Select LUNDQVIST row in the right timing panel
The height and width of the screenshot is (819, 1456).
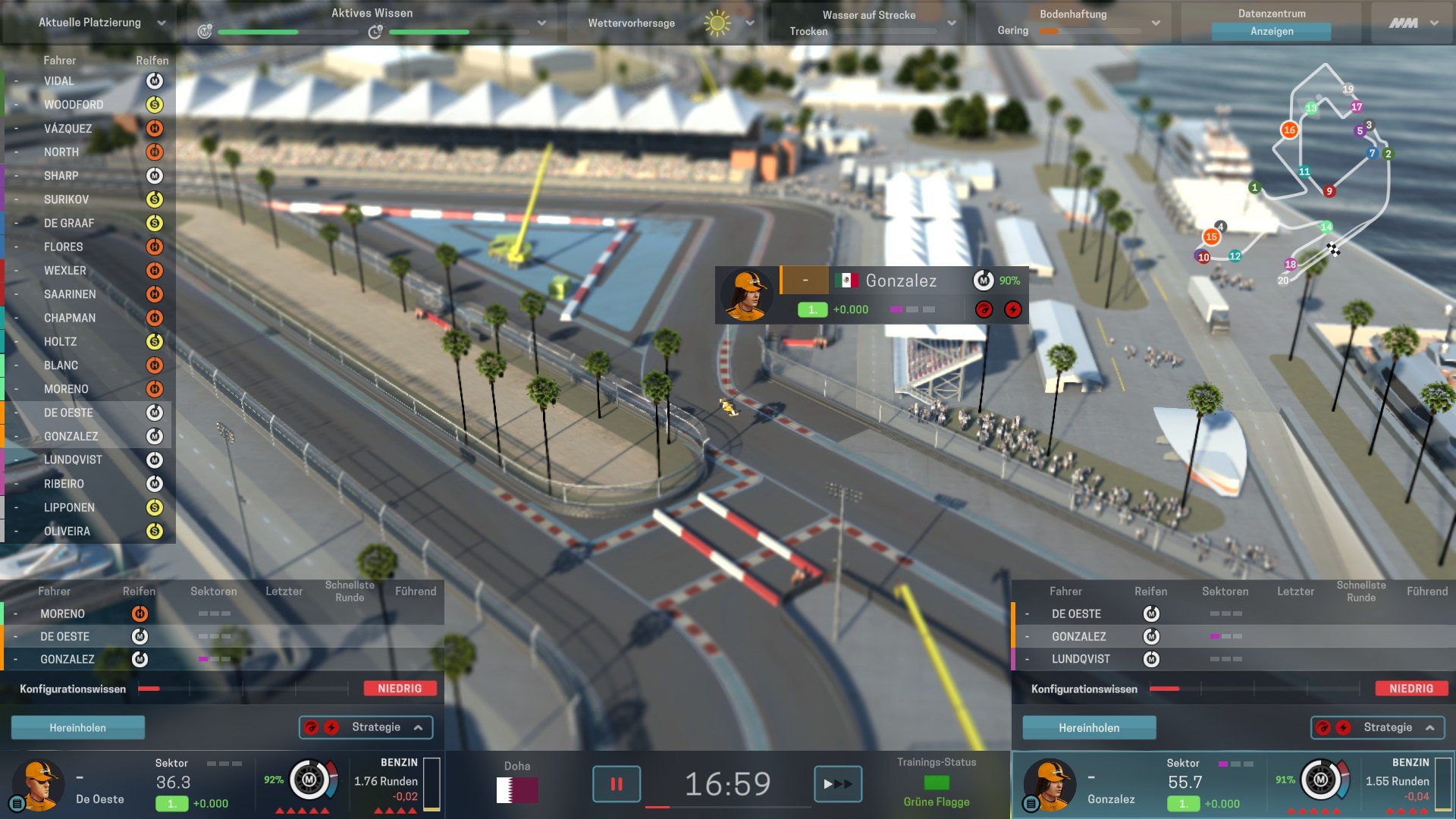tap(1081, 660)
